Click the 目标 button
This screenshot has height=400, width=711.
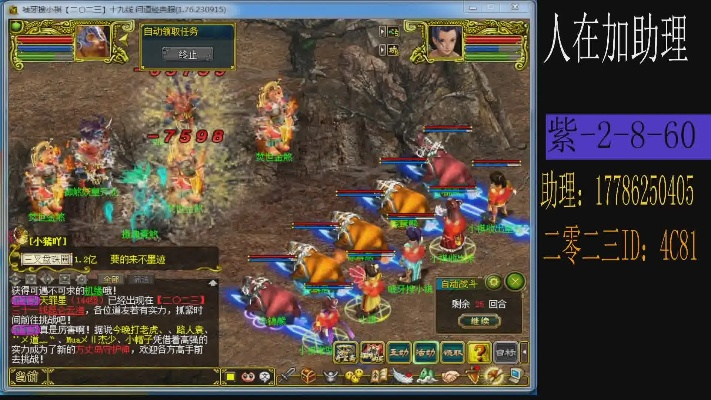(507, 351)
